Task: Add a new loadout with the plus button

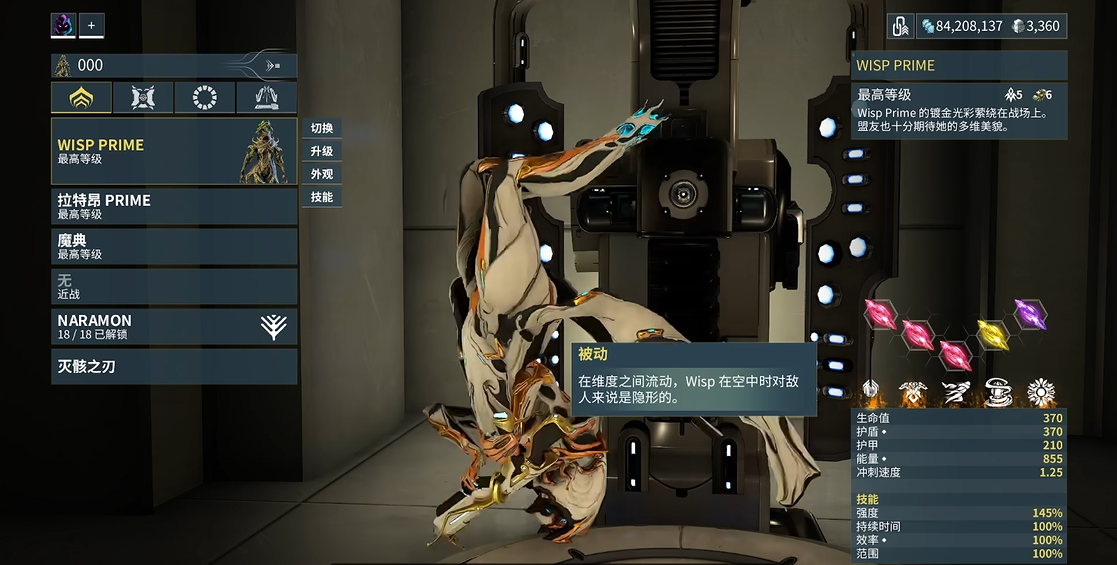Action: click(x=91, y=25)
